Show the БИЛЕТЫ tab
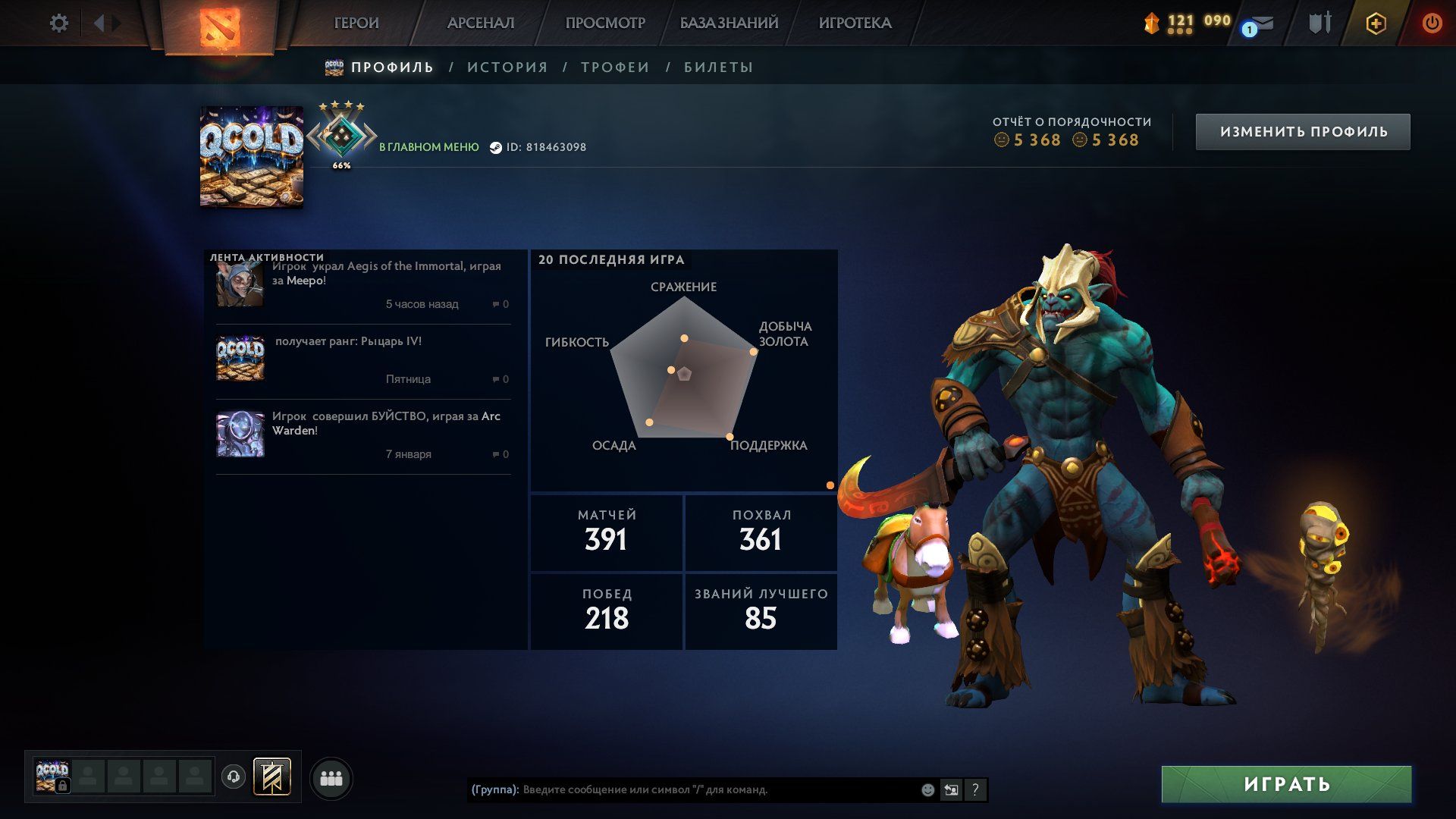 tap(718, 67)
